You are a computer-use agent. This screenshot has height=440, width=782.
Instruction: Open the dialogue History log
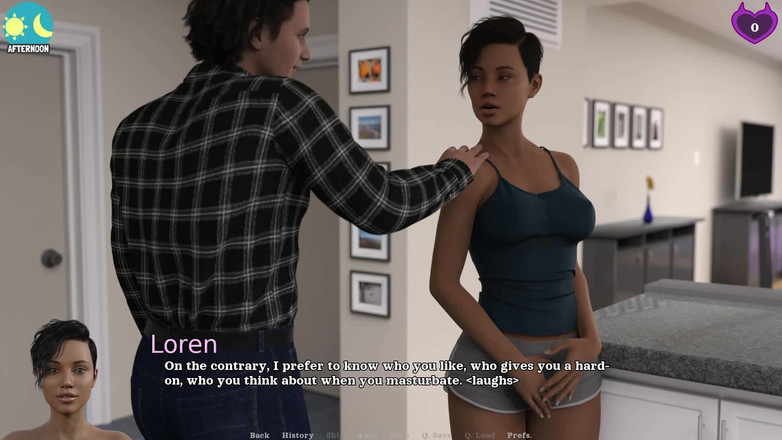tap(297, 435)
